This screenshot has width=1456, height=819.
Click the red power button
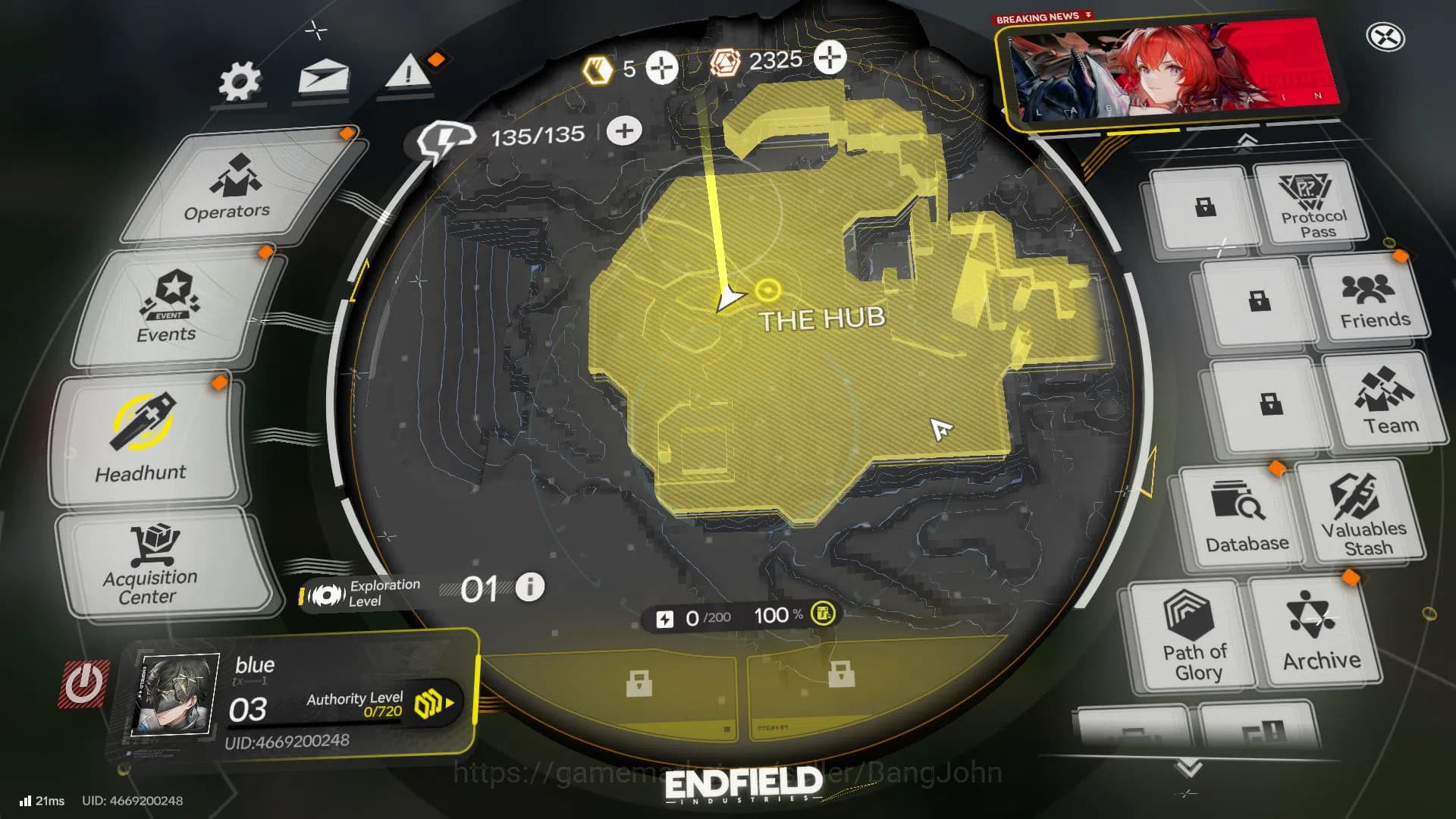click(x=84, y=684)
